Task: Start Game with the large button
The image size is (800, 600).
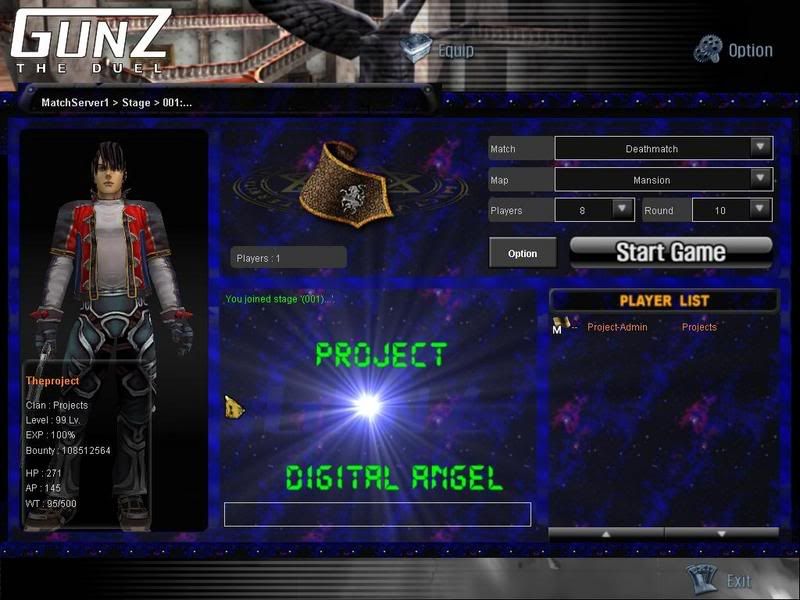Action: 671,251
